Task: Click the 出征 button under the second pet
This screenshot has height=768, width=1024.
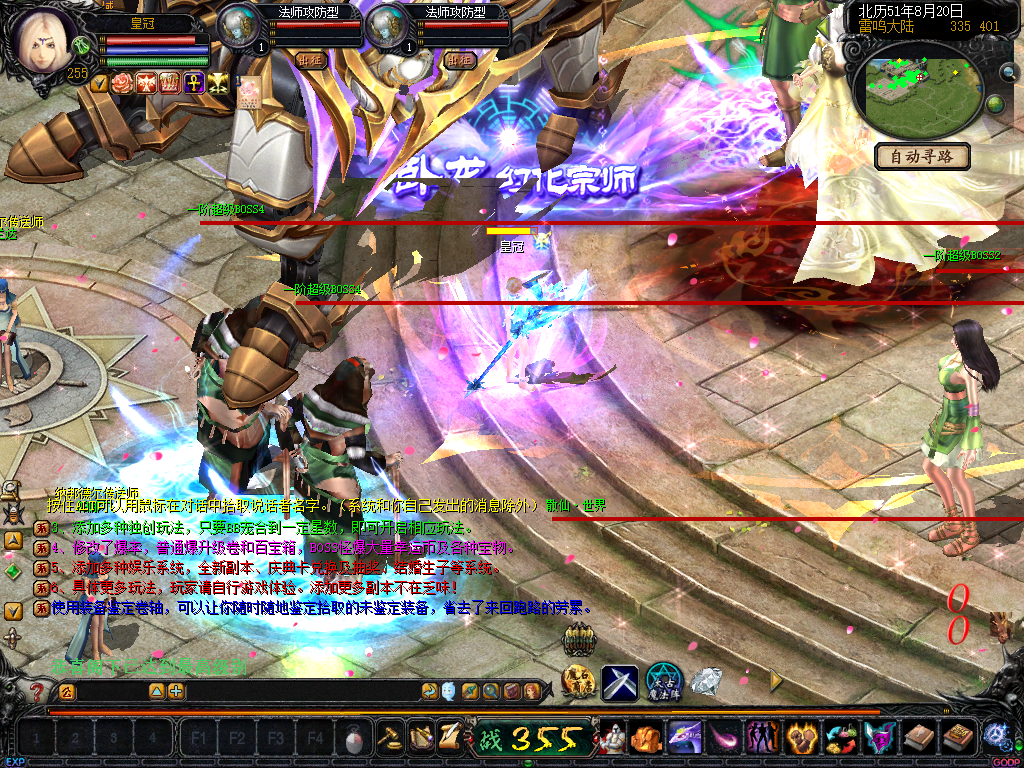Action: 461,60
